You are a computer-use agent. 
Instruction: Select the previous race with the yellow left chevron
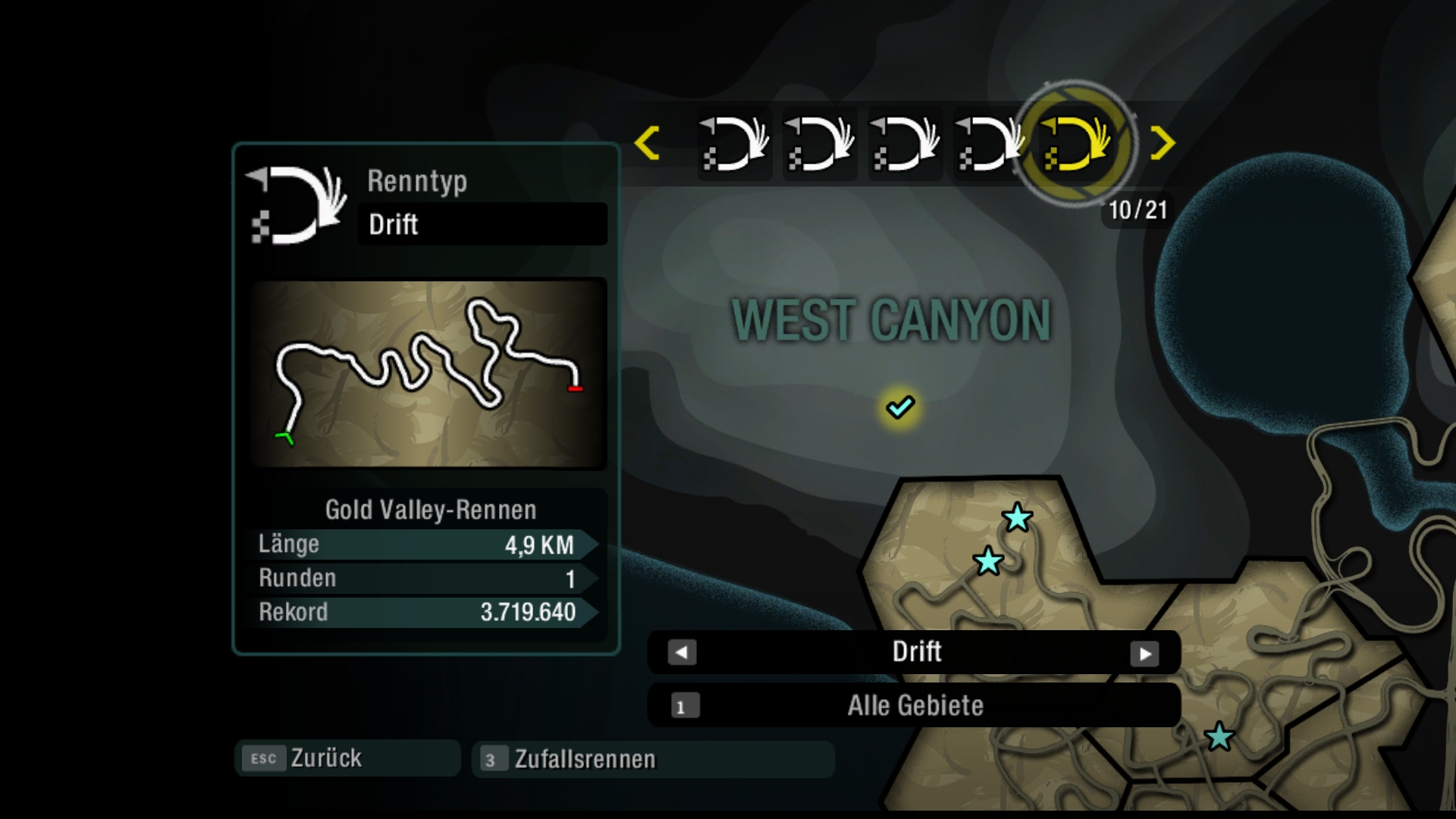pos(647,143)
